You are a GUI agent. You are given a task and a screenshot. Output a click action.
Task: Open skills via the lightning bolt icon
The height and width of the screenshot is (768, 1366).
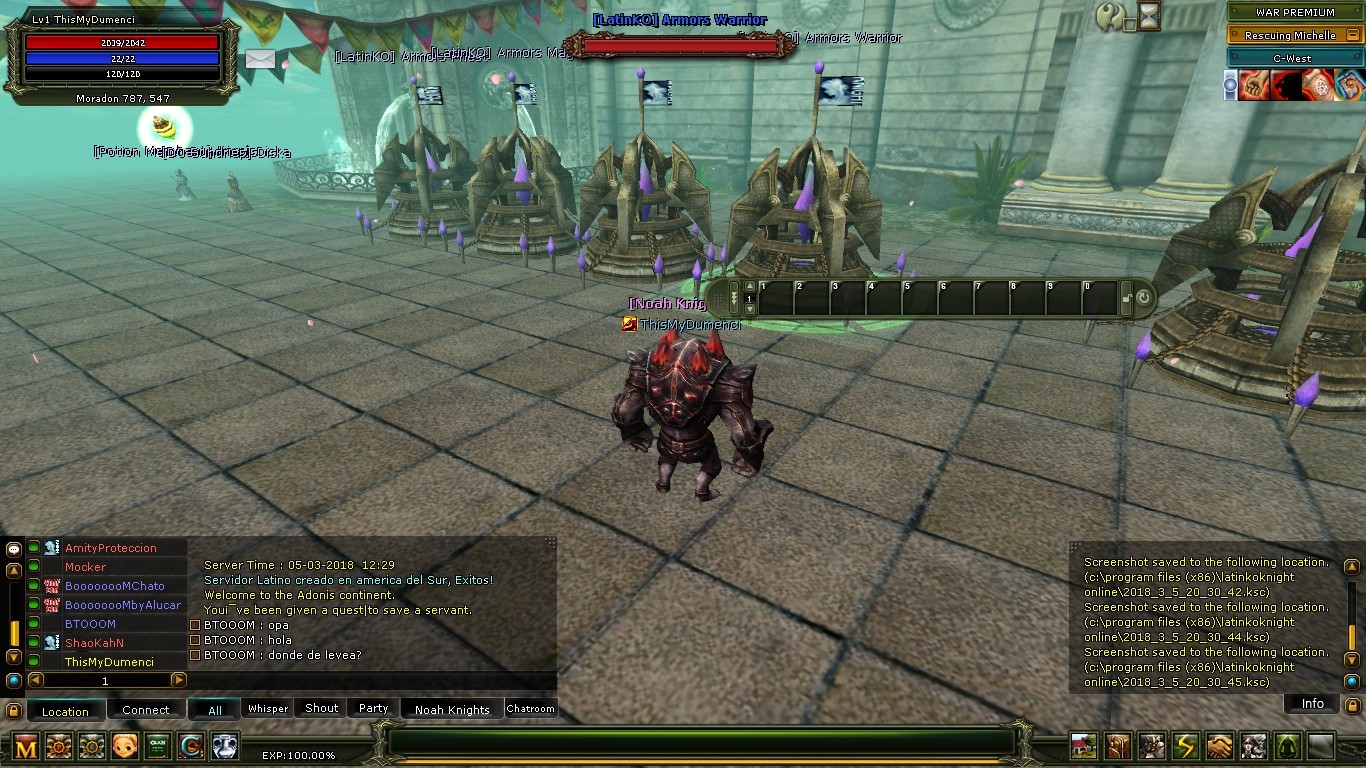click(x=1188, y=747)
